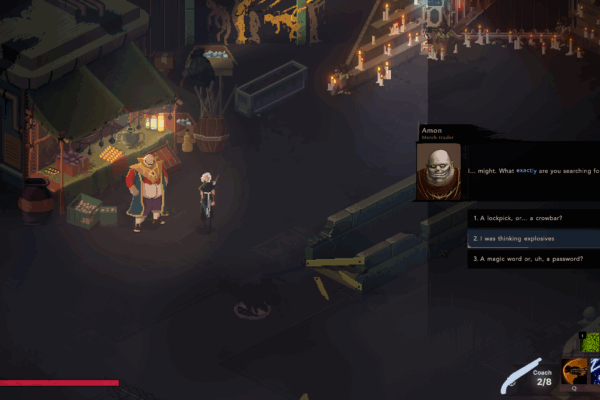This screenshot has height=400, width=600.
Task: Activate the blue lightning ability icon
Action: [594, 373]
